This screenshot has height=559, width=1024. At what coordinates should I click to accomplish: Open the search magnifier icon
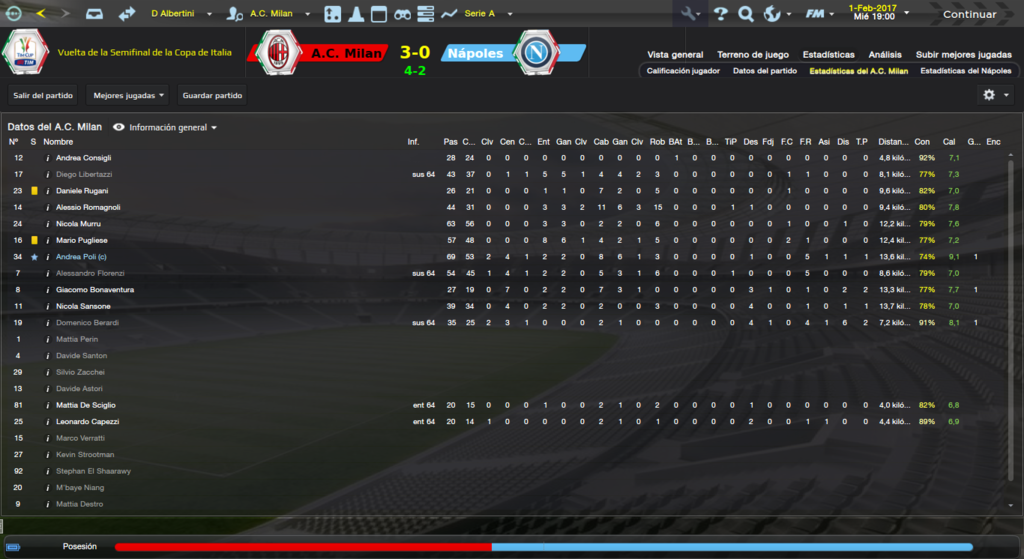[745, 14]
